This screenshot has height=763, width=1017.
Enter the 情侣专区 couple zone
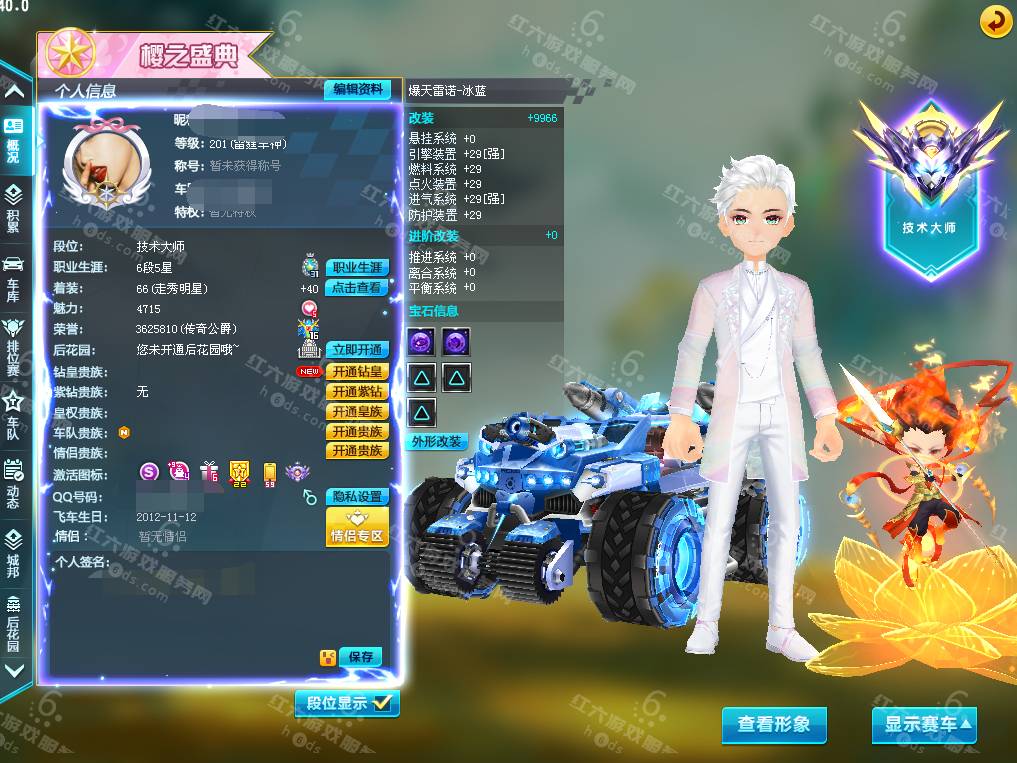357,528
